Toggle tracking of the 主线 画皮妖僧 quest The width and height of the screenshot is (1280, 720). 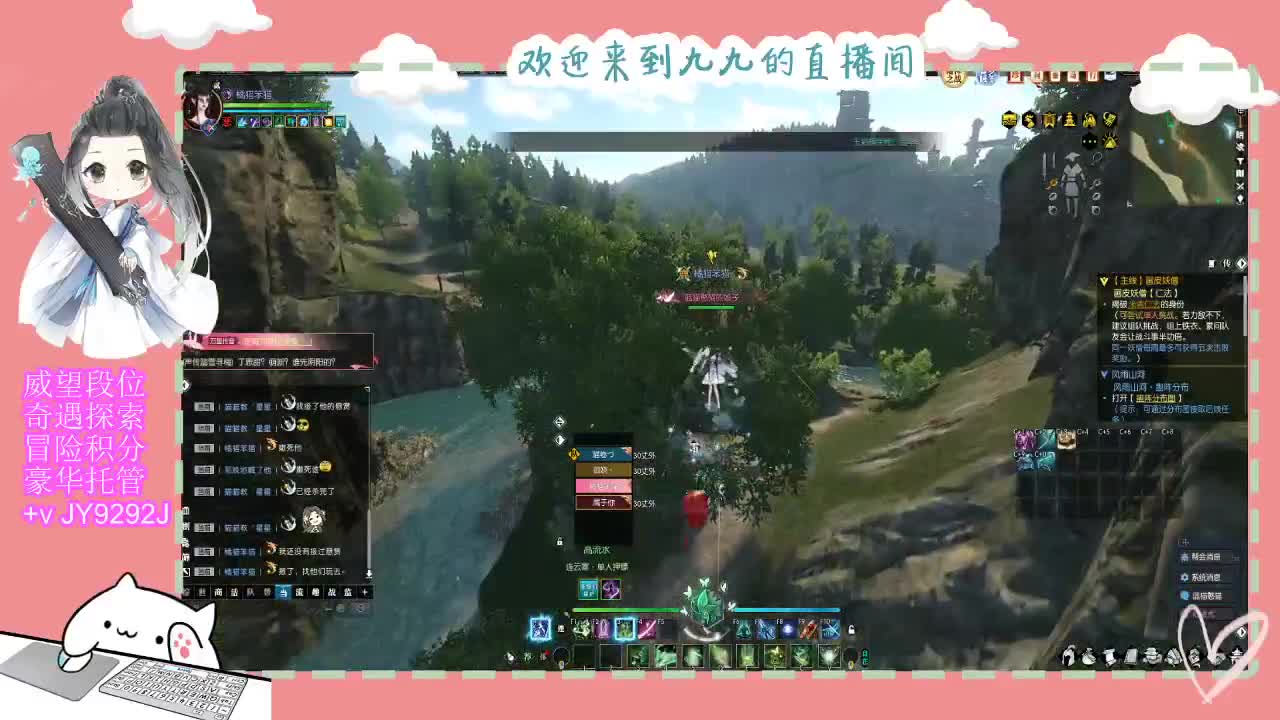coord(1102,281)
